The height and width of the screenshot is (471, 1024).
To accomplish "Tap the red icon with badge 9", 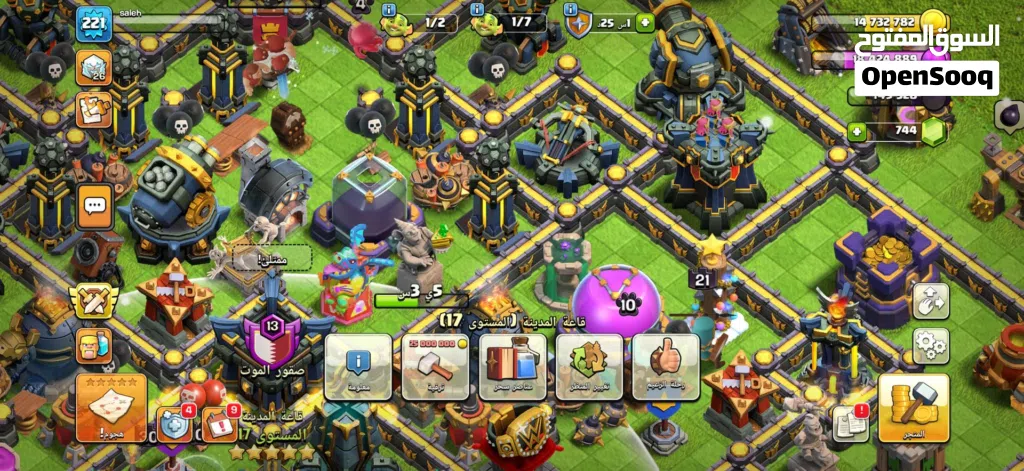I will point(220,424).
